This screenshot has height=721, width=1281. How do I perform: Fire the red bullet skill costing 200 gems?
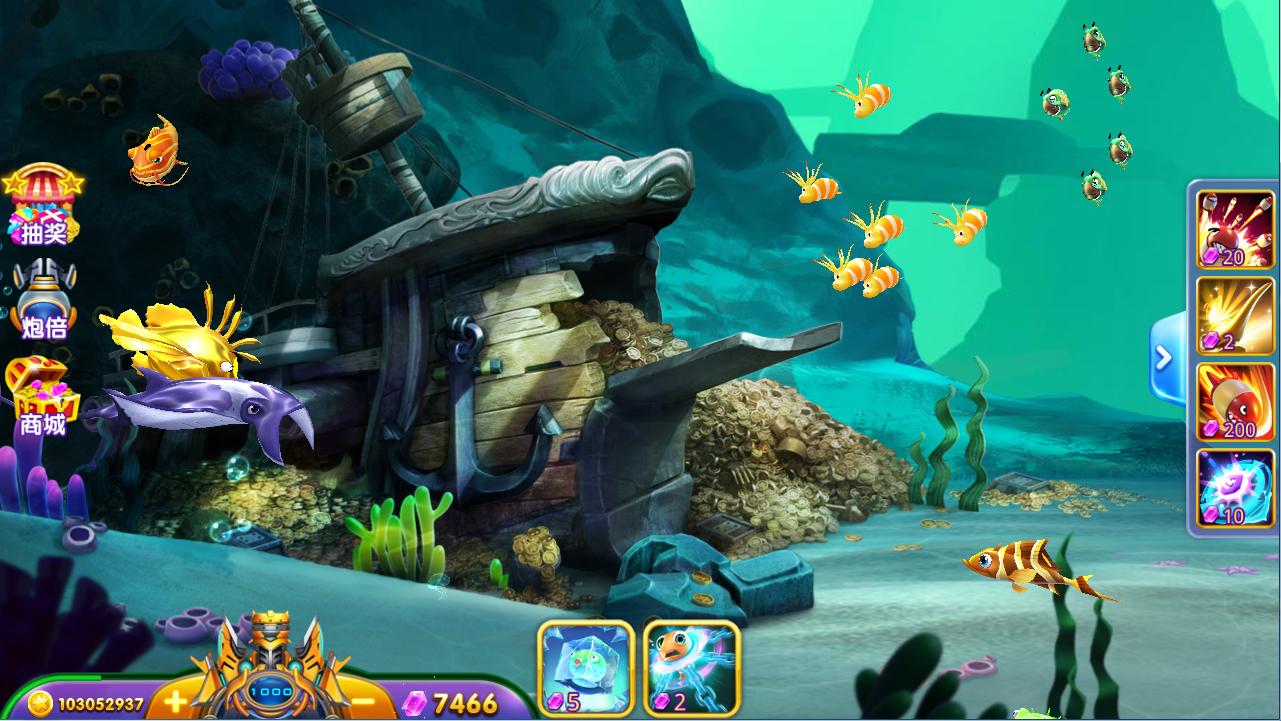point(1235,401)
